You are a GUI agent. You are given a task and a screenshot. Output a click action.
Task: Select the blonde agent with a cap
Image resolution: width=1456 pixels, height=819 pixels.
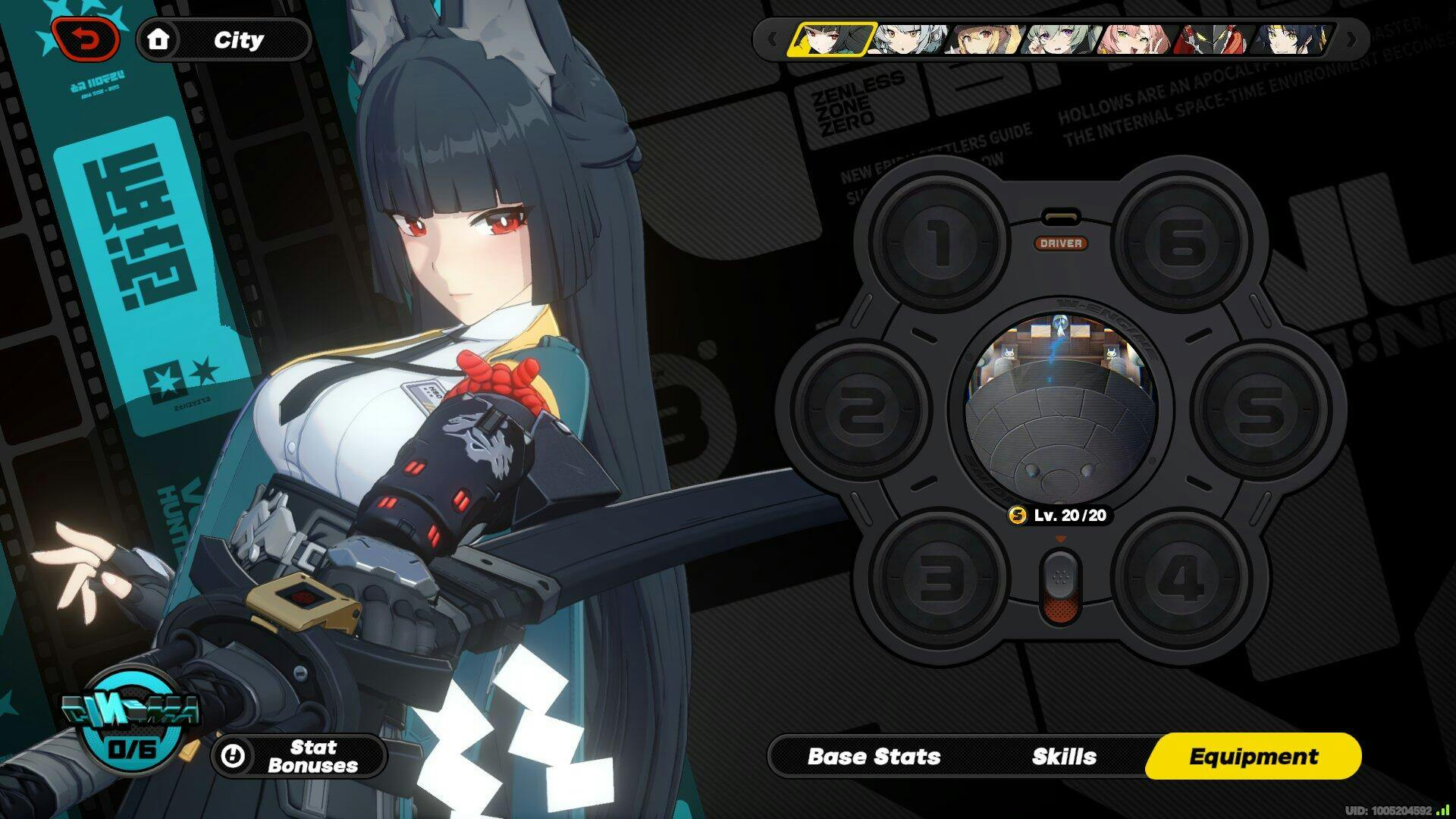point(984,39)
